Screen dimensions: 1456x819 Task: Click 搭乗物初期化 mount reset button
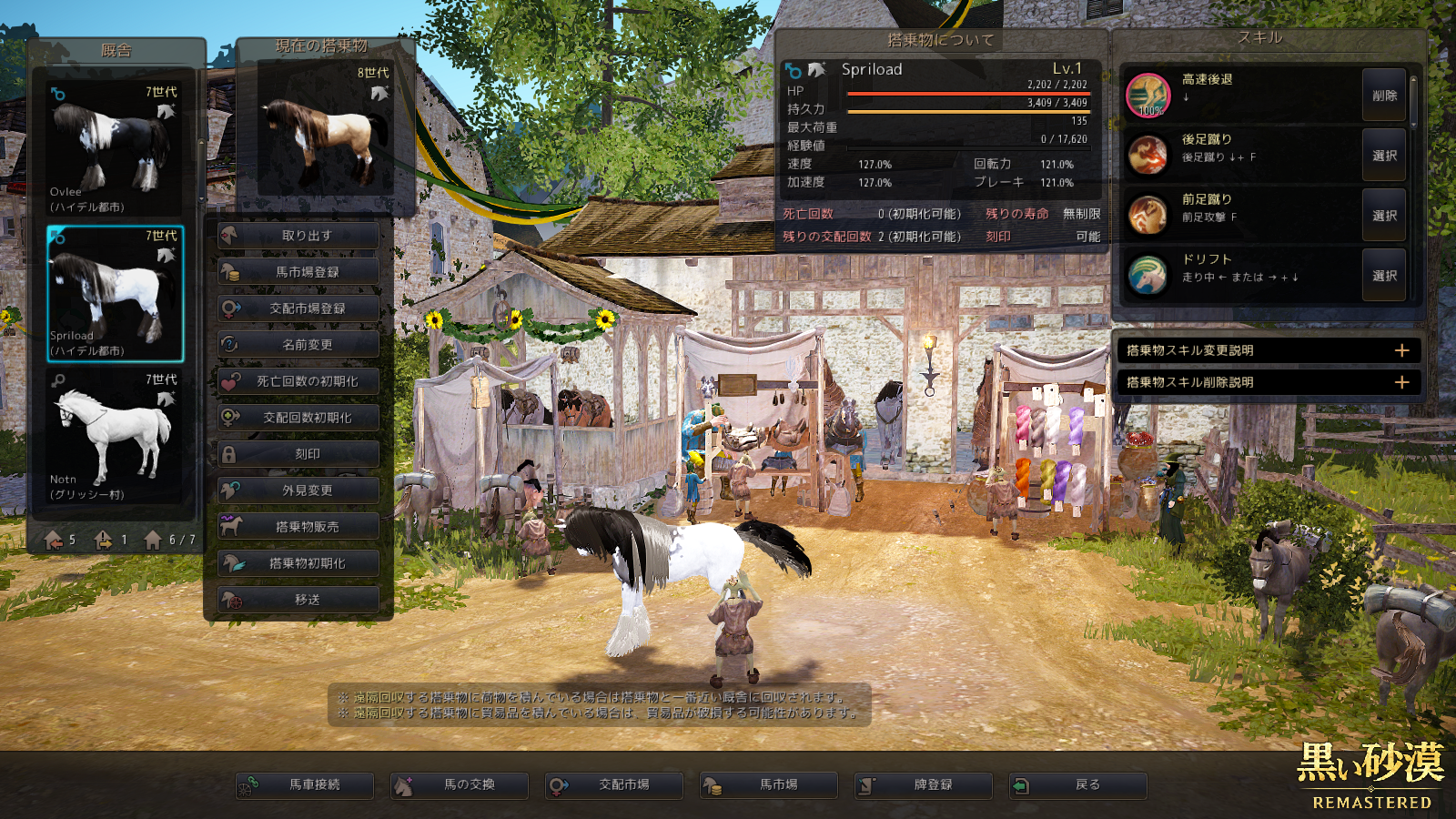tap(298, 563)
